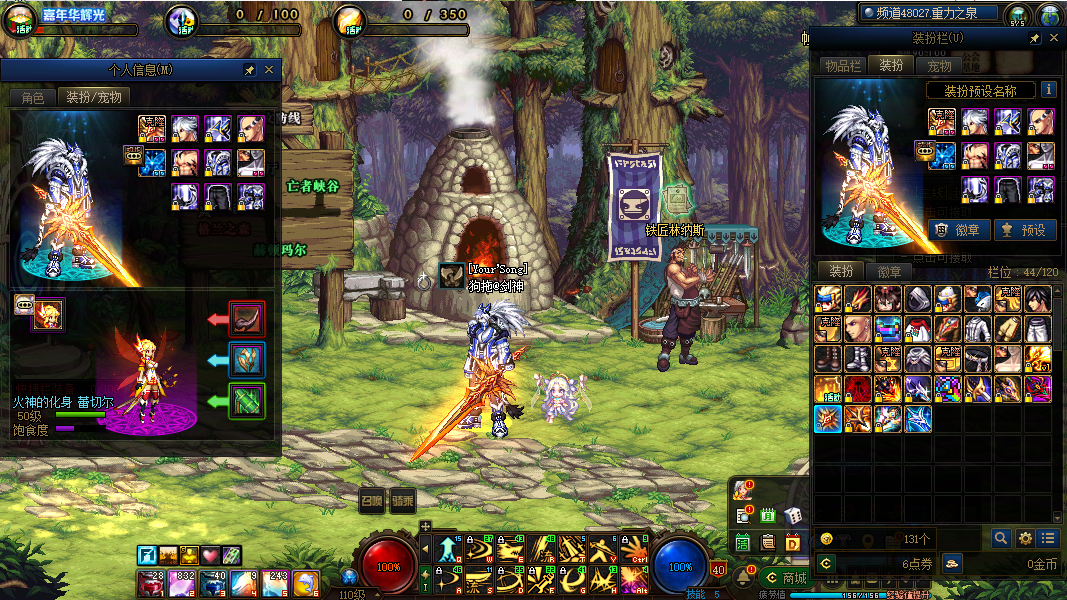Switch to the 宠物 pet tab
This screenshot has width=1067, height=600.
click(939, 66)
